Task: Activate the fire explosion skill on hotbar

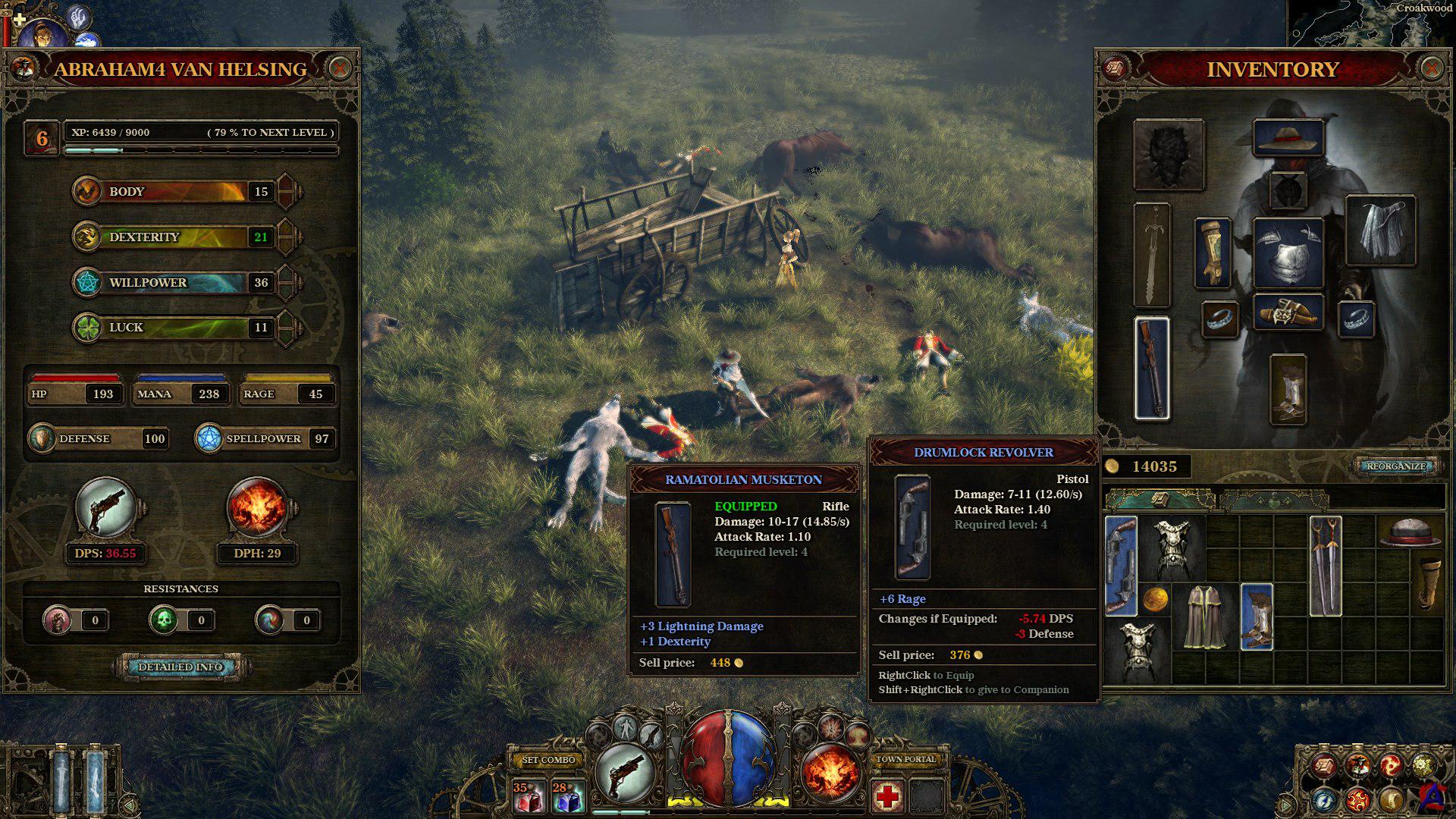Action: coord(830,773)
